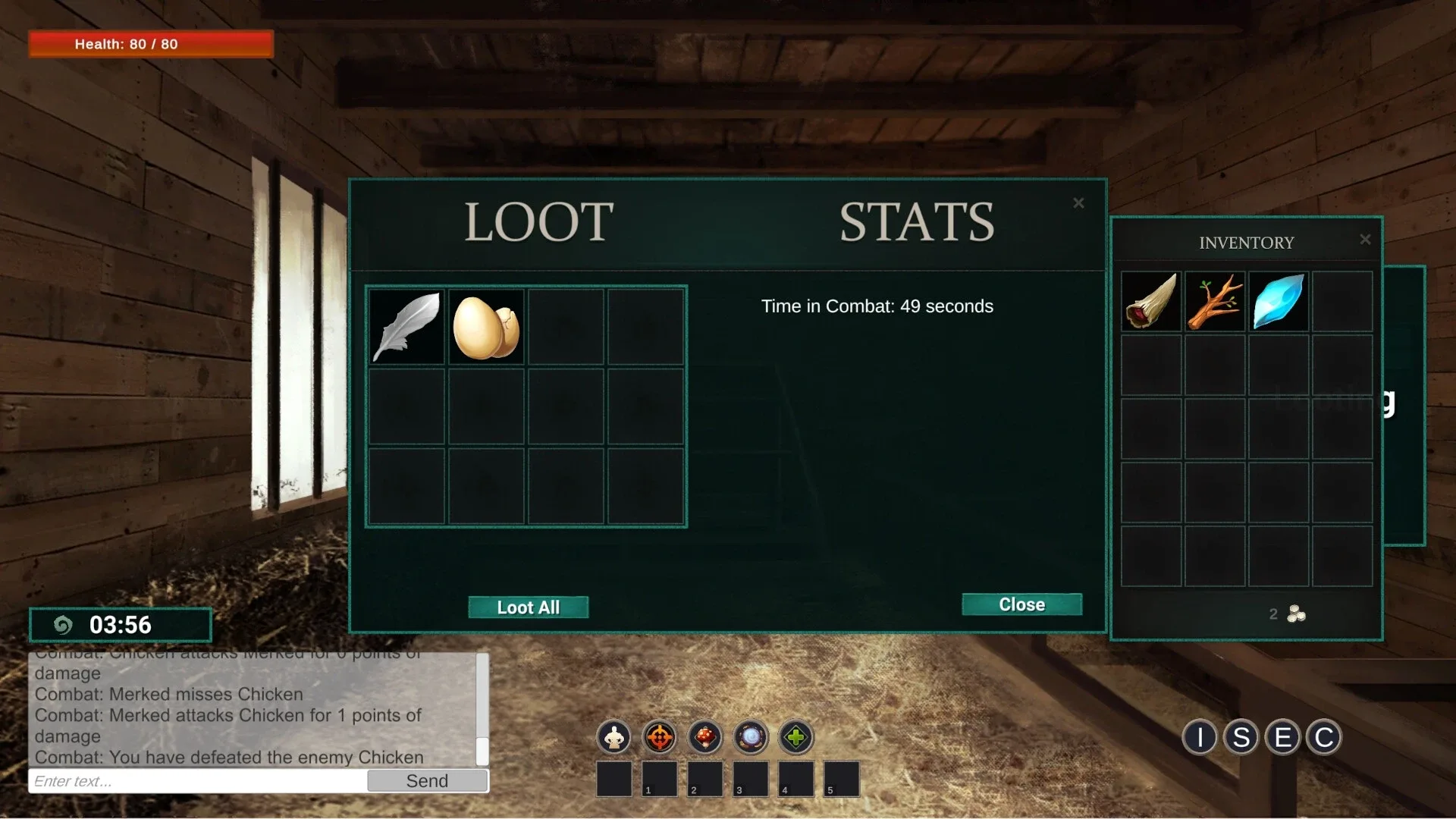Pick the egg from the loot panel

point(485,325)
